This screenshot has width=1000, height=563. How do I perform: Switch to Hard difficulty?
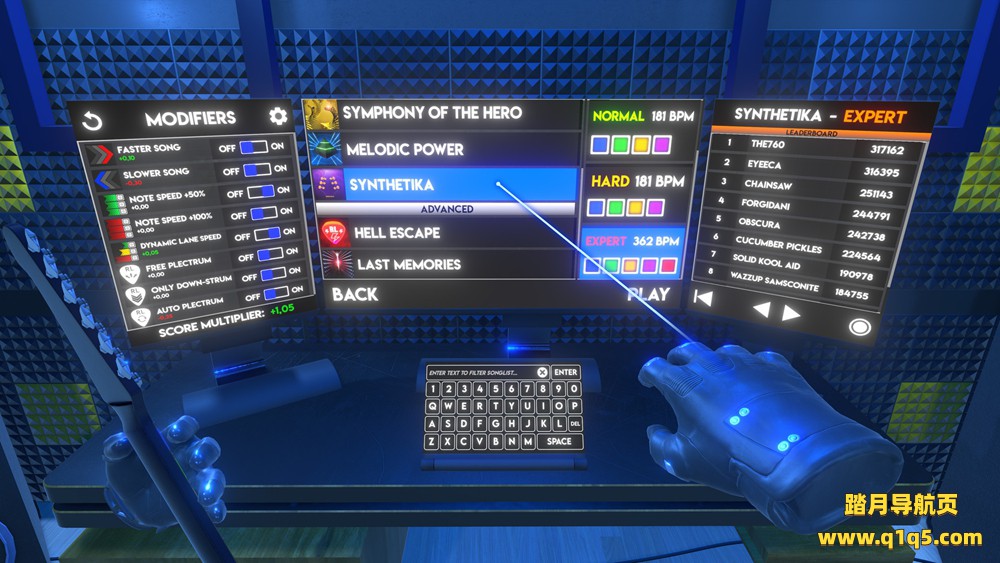point(634,194)
